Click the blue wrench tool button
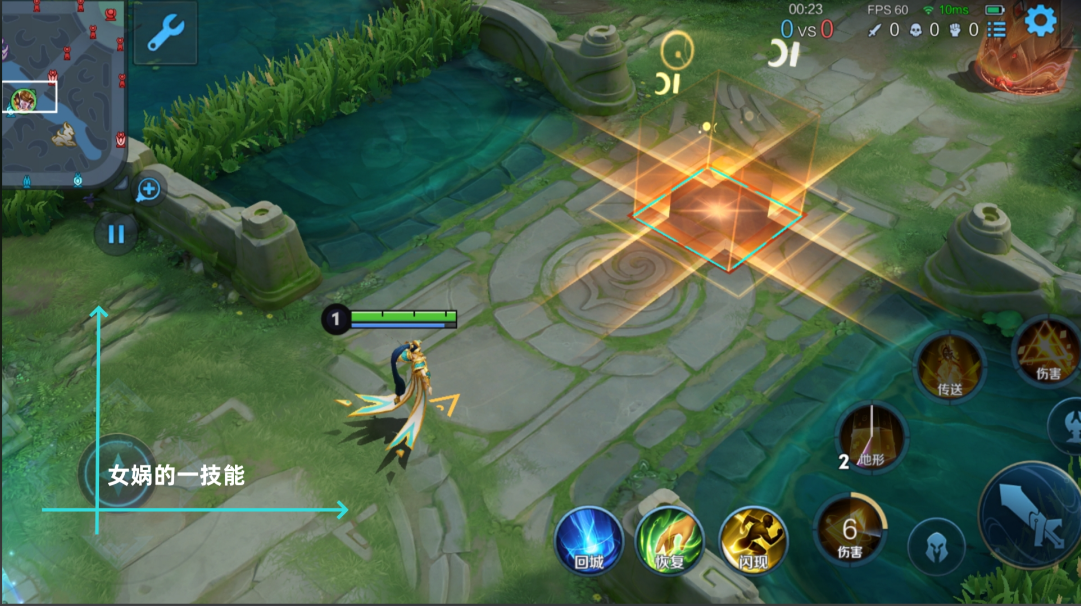Screen dimensions: 1081x606 [165, 33]
